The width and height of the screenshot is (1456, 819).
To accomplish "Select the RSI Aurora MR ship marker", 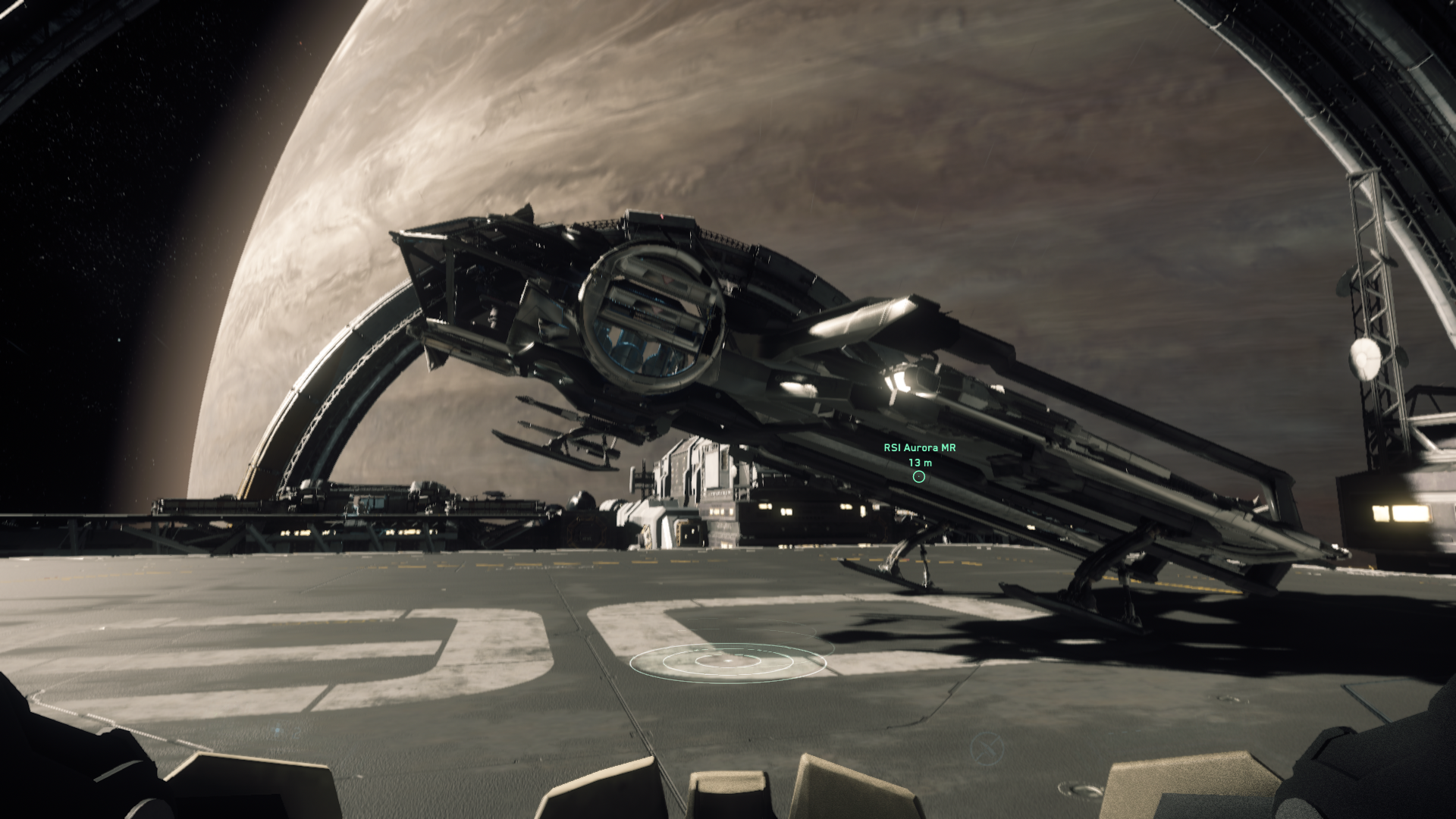I will [919, 476].
